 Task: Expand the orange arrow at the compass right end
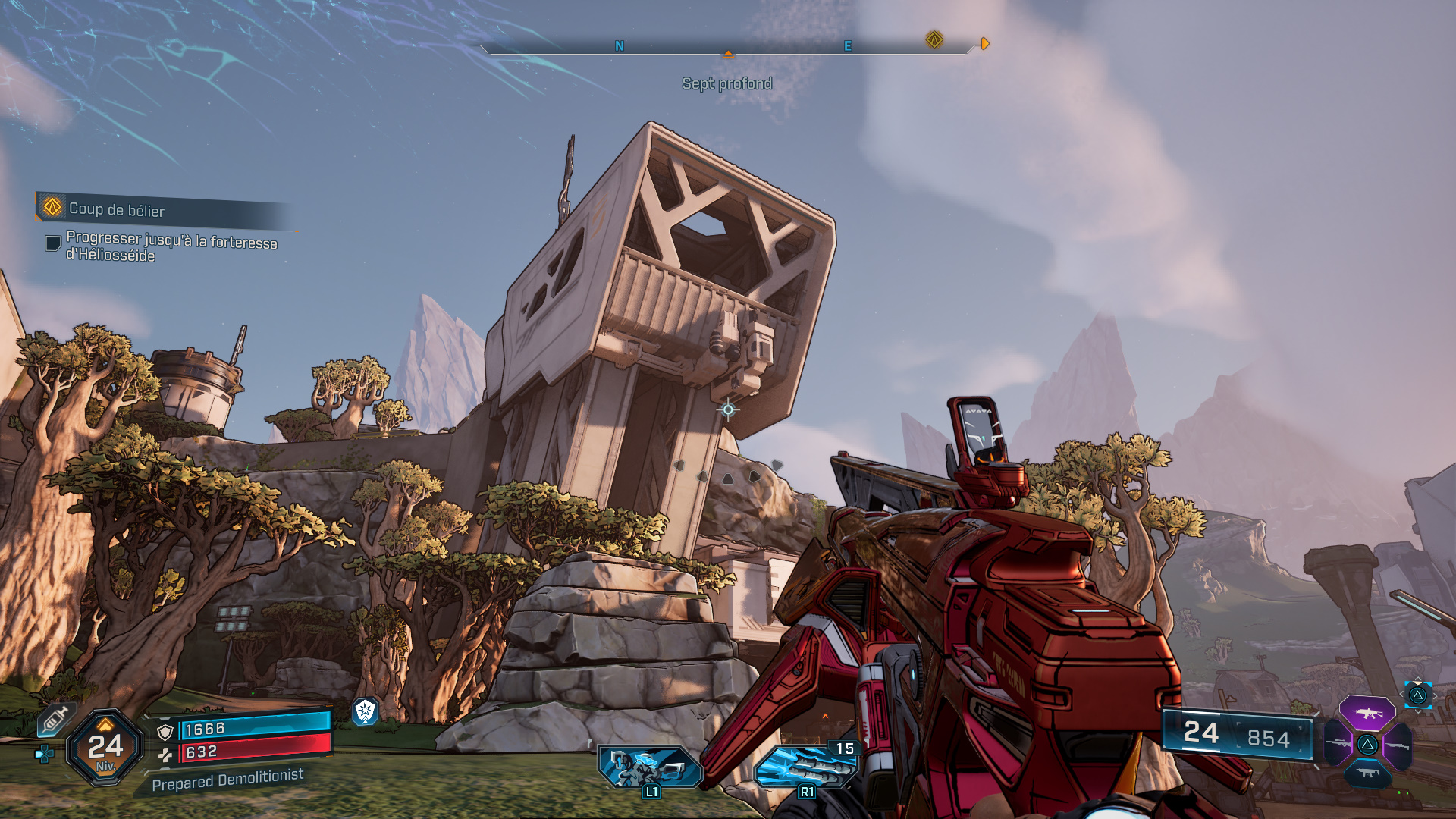[986, 43]
